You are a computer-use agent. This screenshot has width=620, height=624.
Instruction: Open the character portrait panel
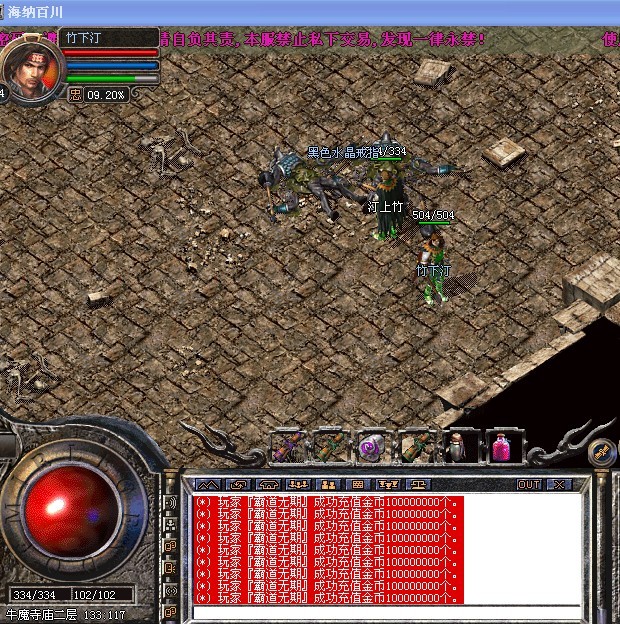coord(32,69)
